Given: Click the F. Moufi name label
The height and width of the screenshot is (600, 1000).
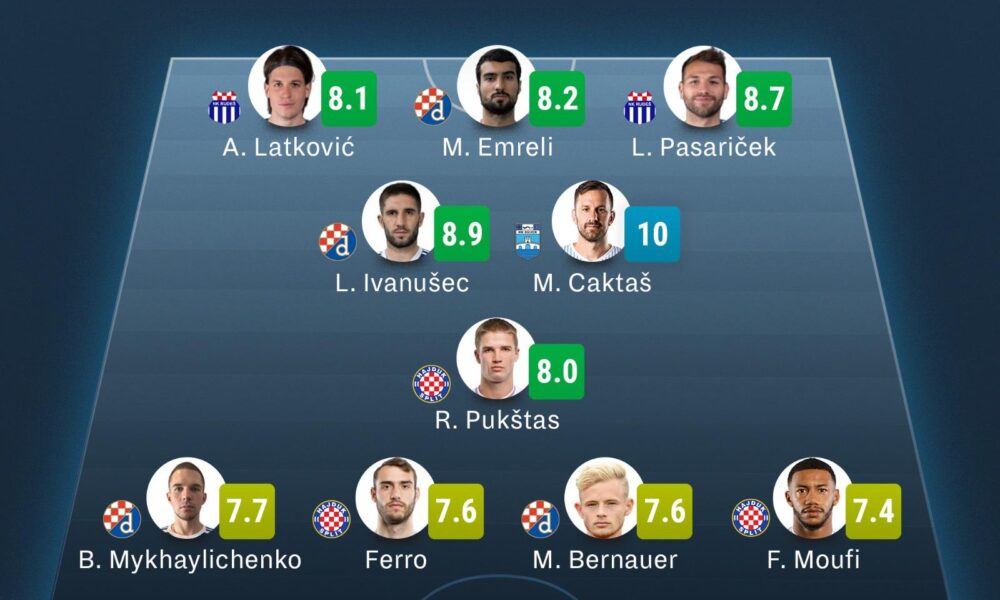Looking at the screenshot, I should coord(813,559).
